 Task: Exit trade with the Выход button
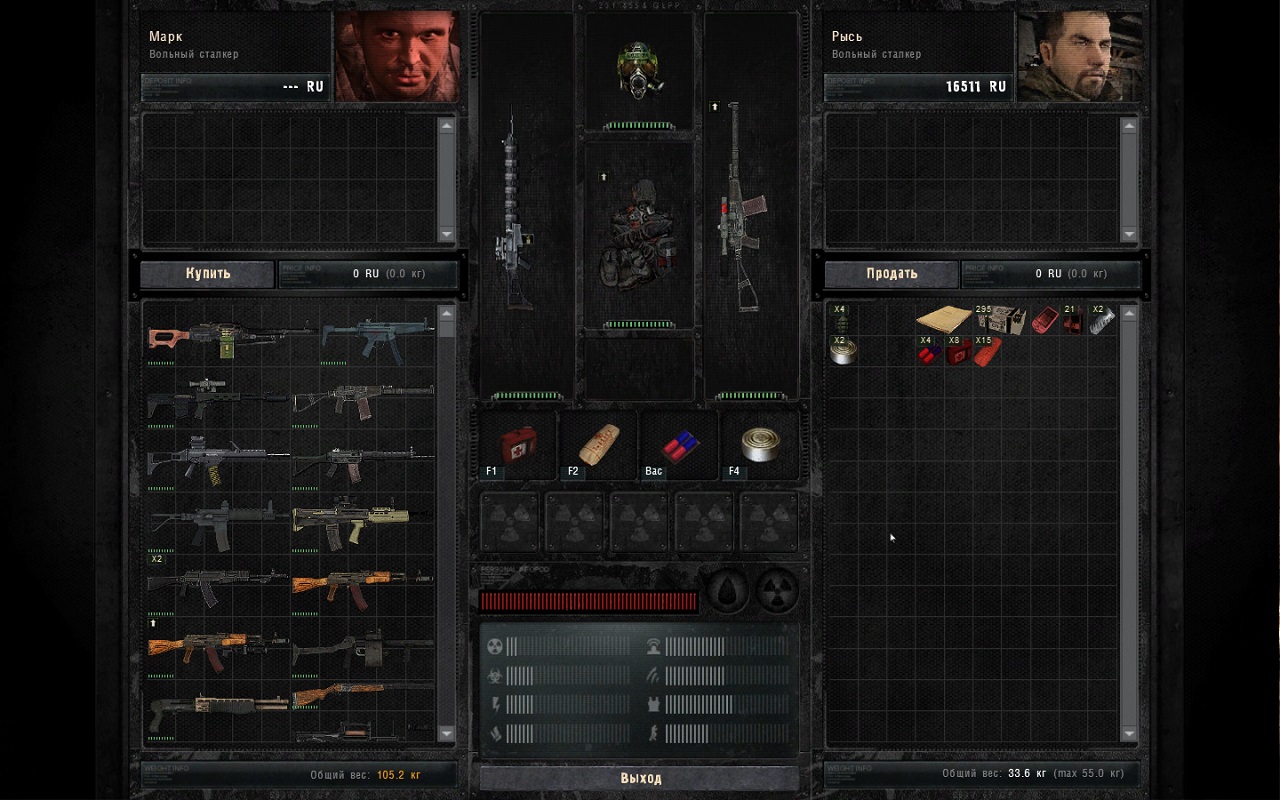[x=640, y=778]
